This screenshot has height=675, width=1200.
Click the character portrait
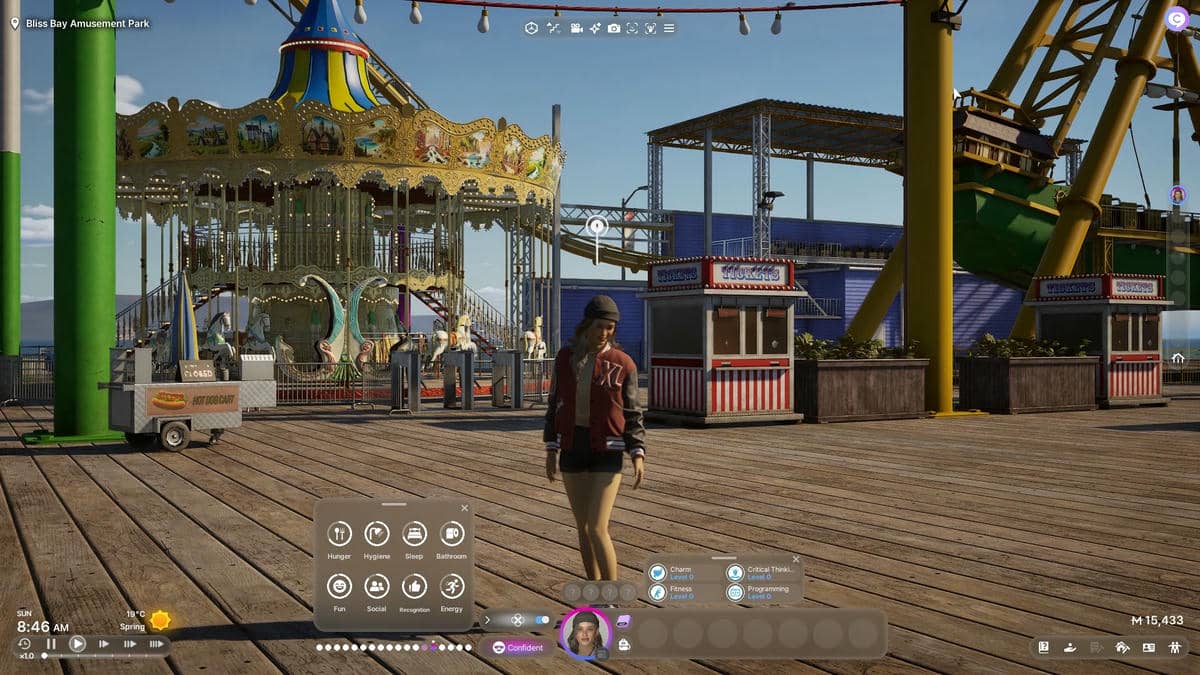pyautogui.click(x=585, y=633)
